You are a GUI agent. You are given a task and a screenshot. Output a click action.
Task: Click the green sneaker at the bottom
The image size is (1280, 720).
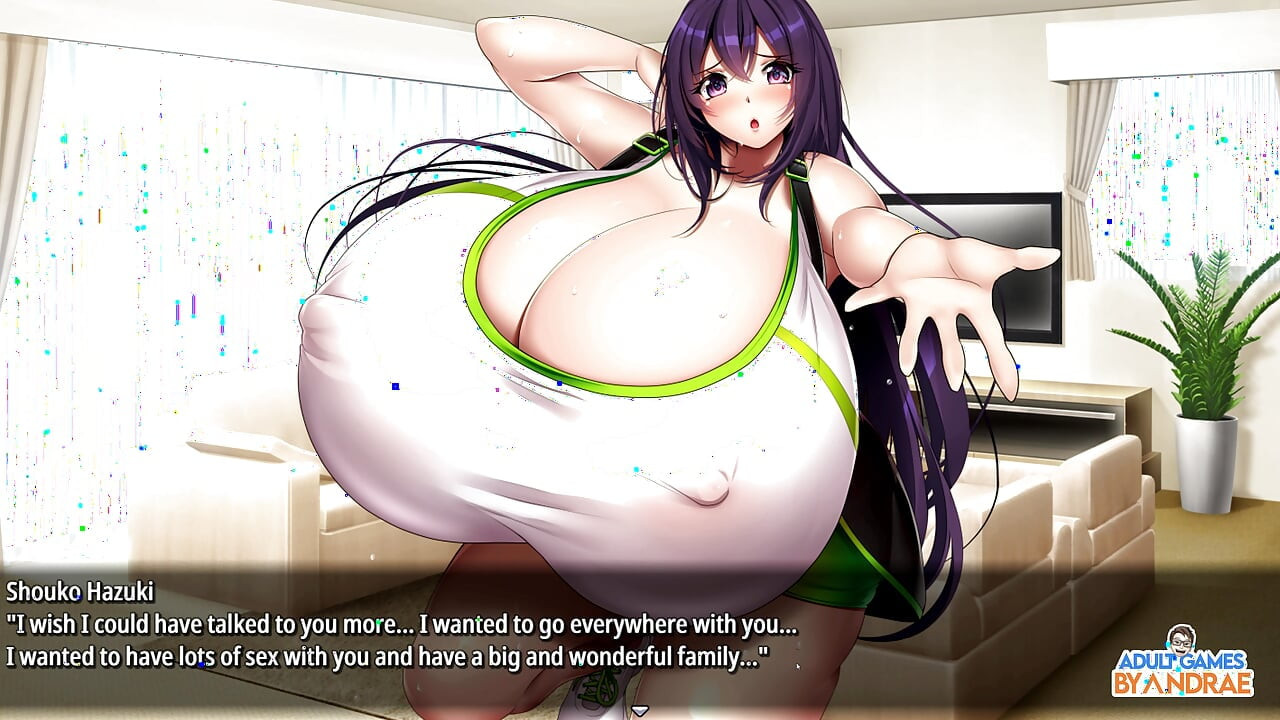point(600,695)
